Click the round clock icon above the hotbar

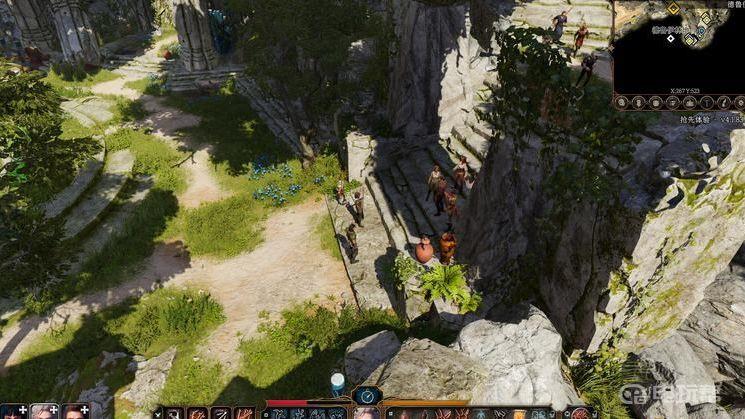[367, 395]
